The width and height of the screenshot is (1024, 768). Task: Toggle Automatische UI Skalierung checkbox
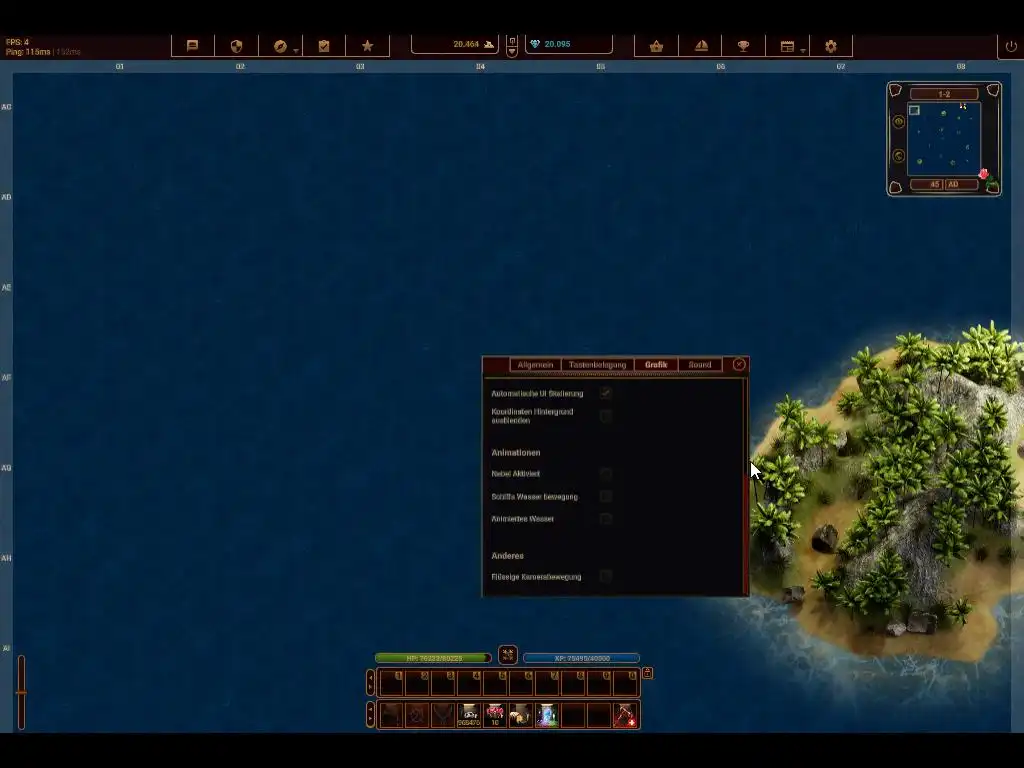(x=606, y=393)
